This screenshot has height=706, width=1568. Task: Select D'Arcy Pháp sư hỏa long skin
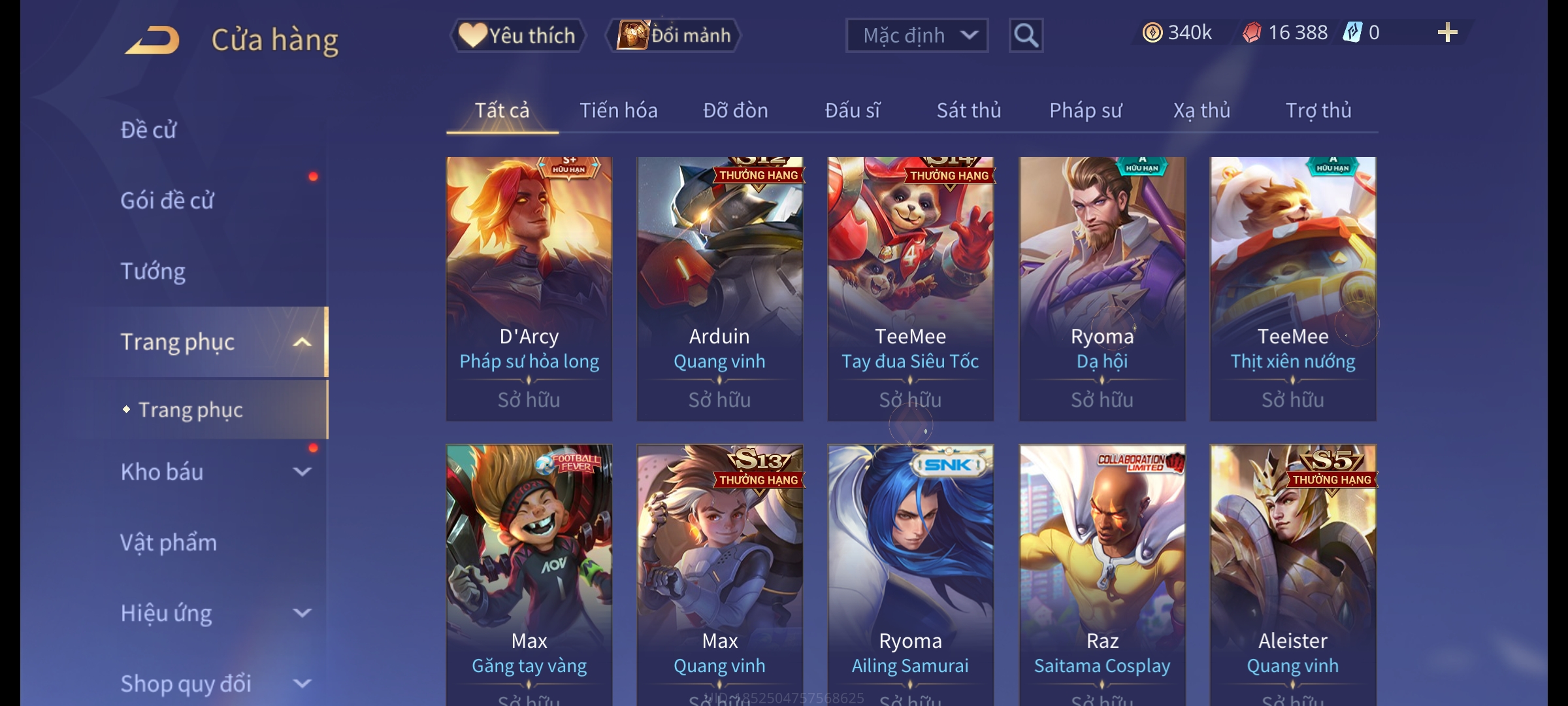(529, 288)
